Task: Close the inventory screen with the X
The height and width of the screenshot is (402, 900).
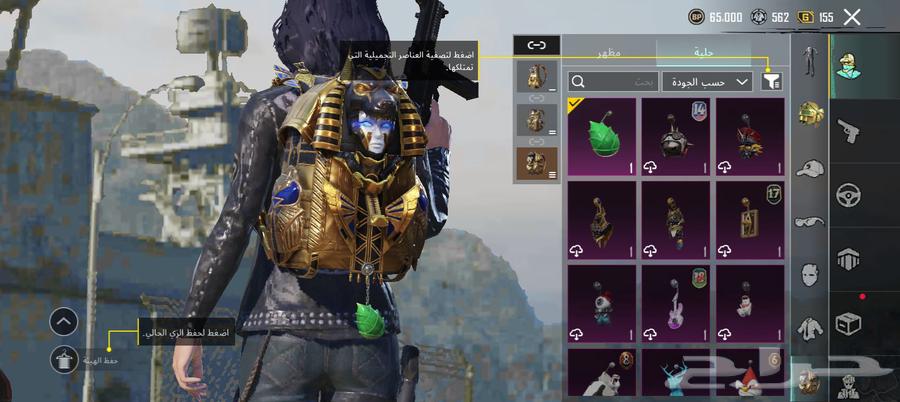Action: (852, 16)
